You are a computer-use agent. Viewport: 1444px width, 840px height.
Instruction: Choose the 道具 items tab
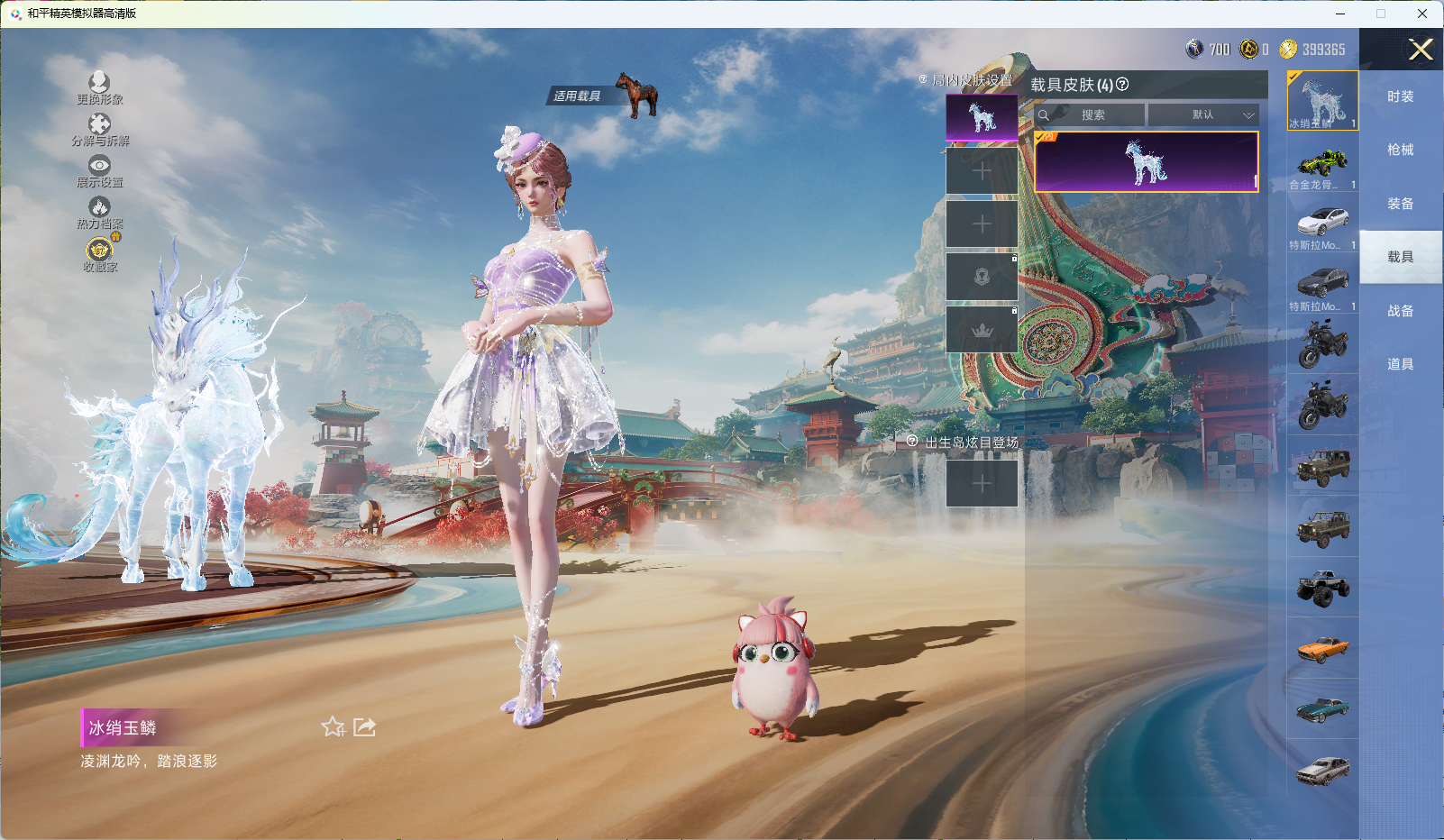pos(1400,364)
